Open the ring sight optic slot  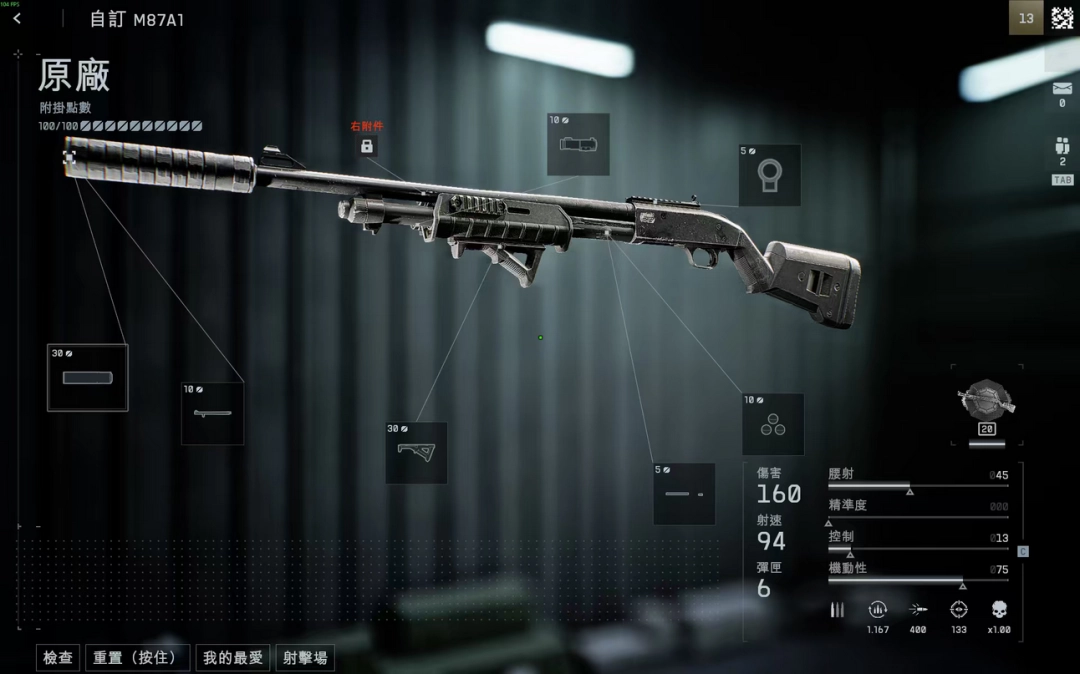[x=769, y=175]
